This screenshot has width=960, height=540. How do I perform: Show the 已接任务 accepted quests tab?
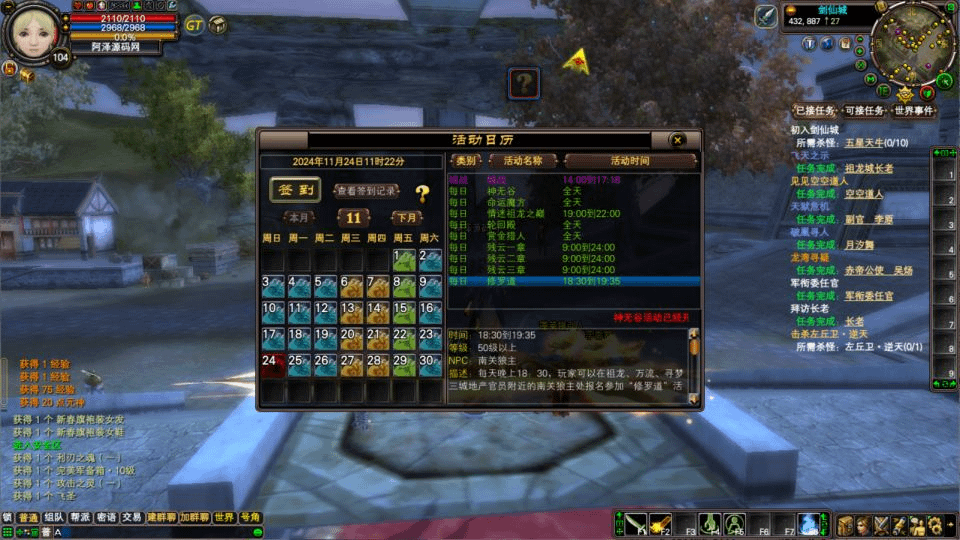[x=812, y=111]
